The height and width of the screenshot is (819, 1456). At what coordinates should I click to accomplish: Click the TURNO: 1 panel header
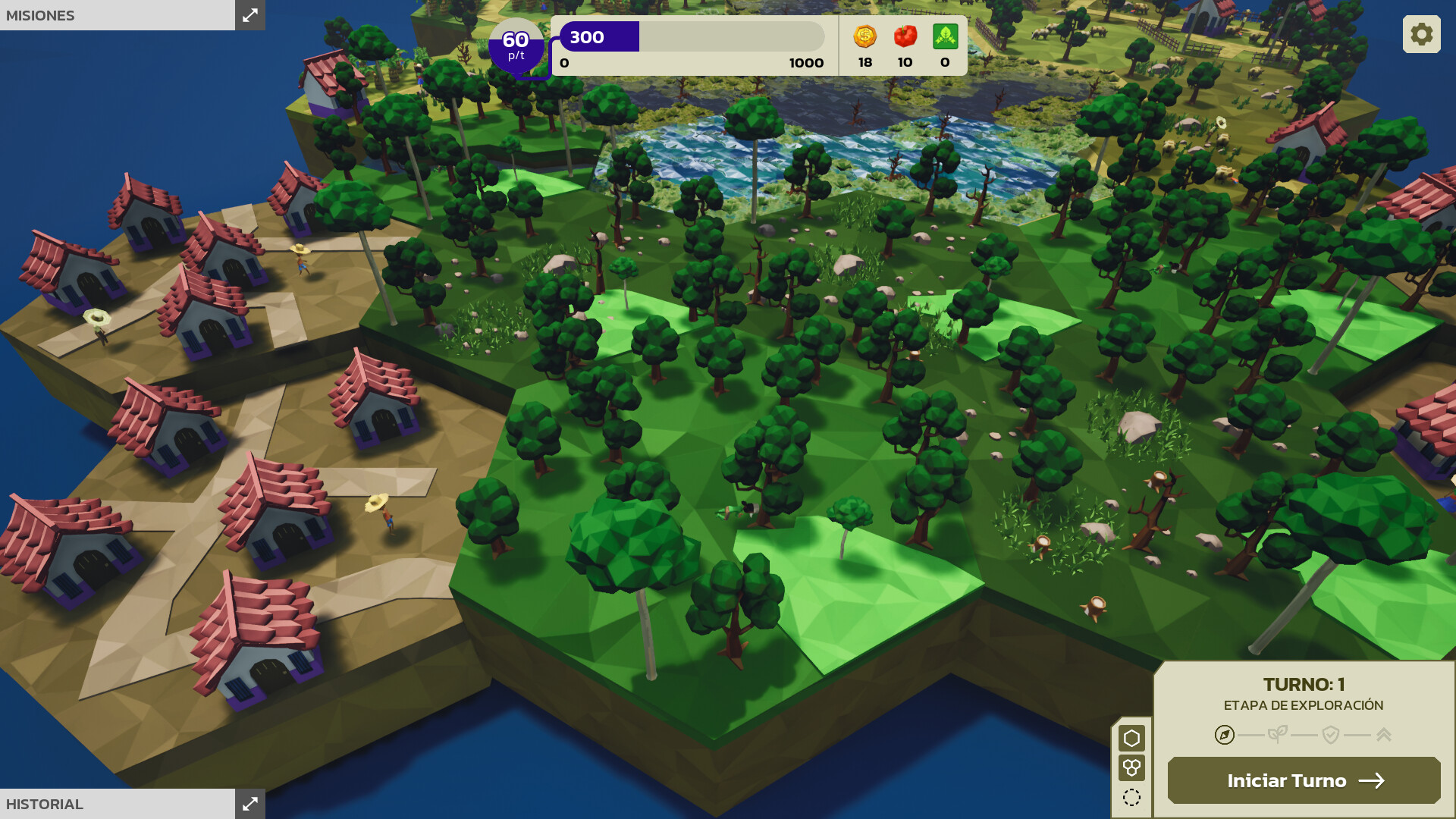pos(1304,682)
